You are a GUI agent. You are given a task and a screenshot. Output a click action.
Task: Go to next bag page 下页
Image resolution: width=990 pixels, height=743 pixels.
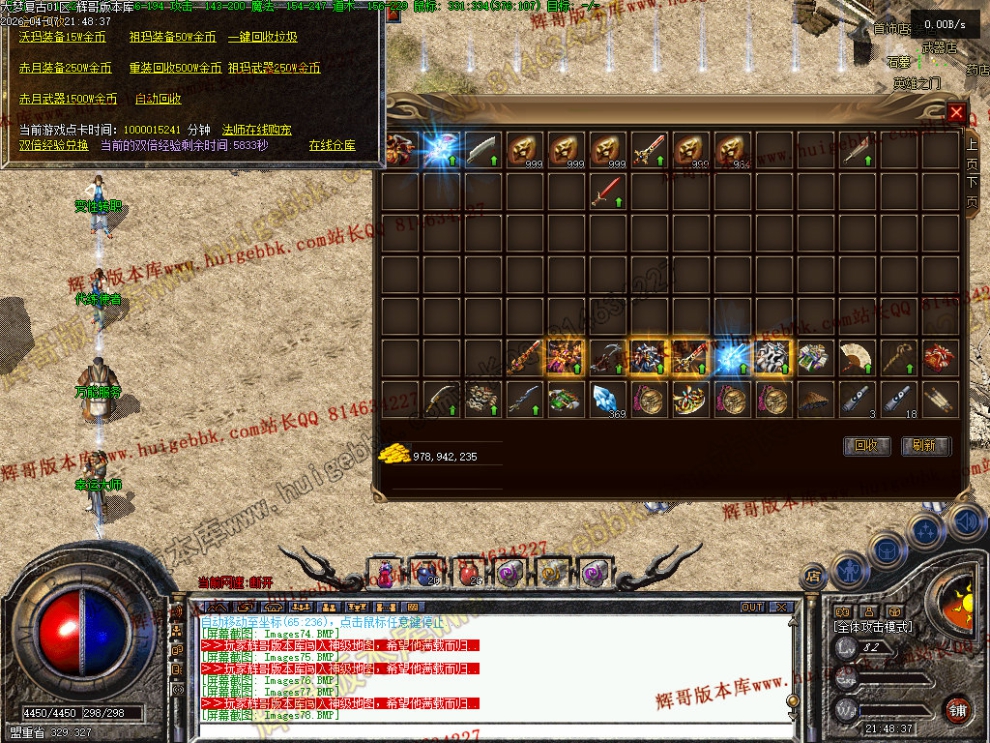971,192
